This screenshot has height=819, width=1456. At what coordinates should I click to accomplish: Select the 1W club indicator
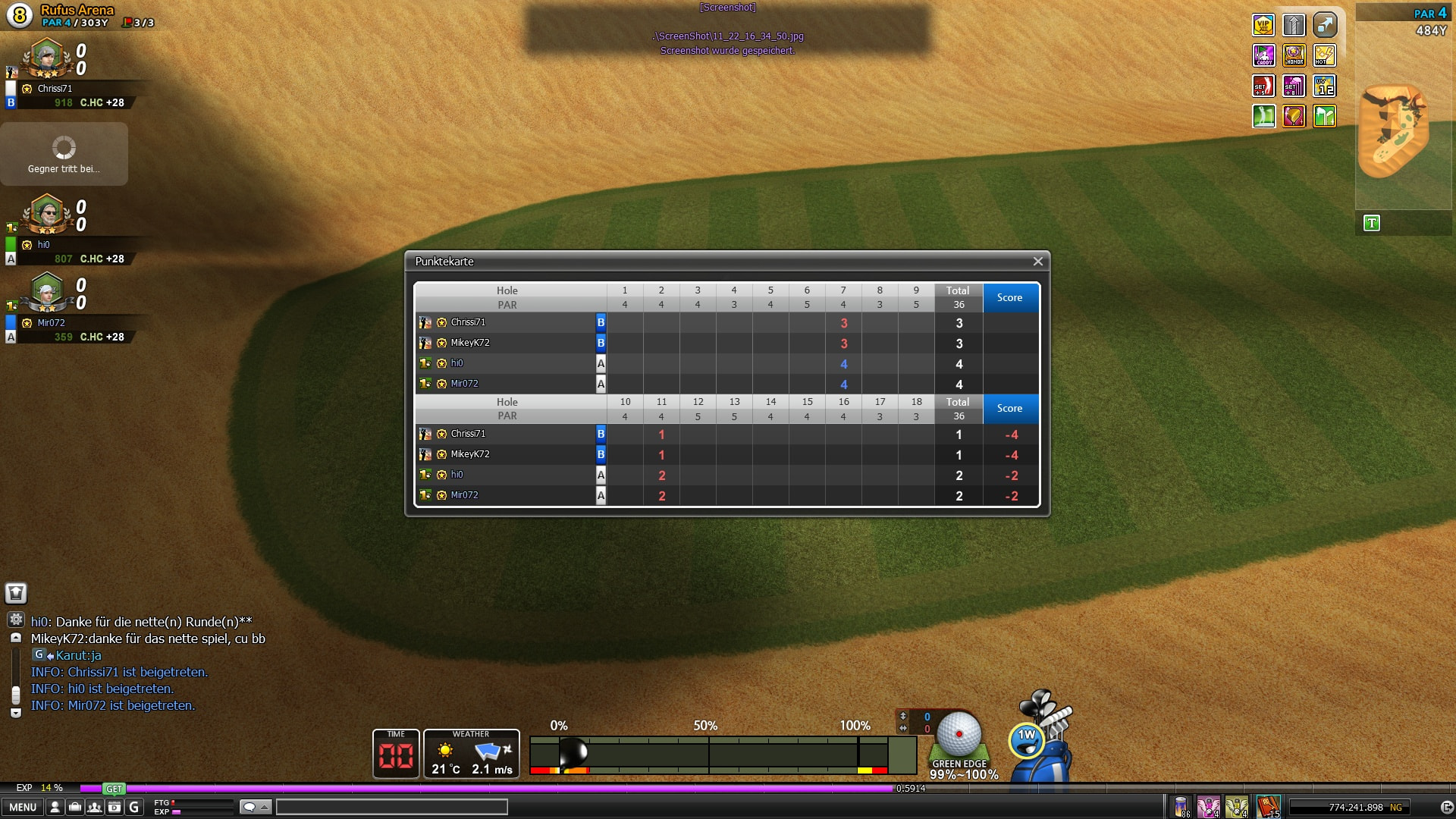pyautogui.click(x=1026, y=739)
